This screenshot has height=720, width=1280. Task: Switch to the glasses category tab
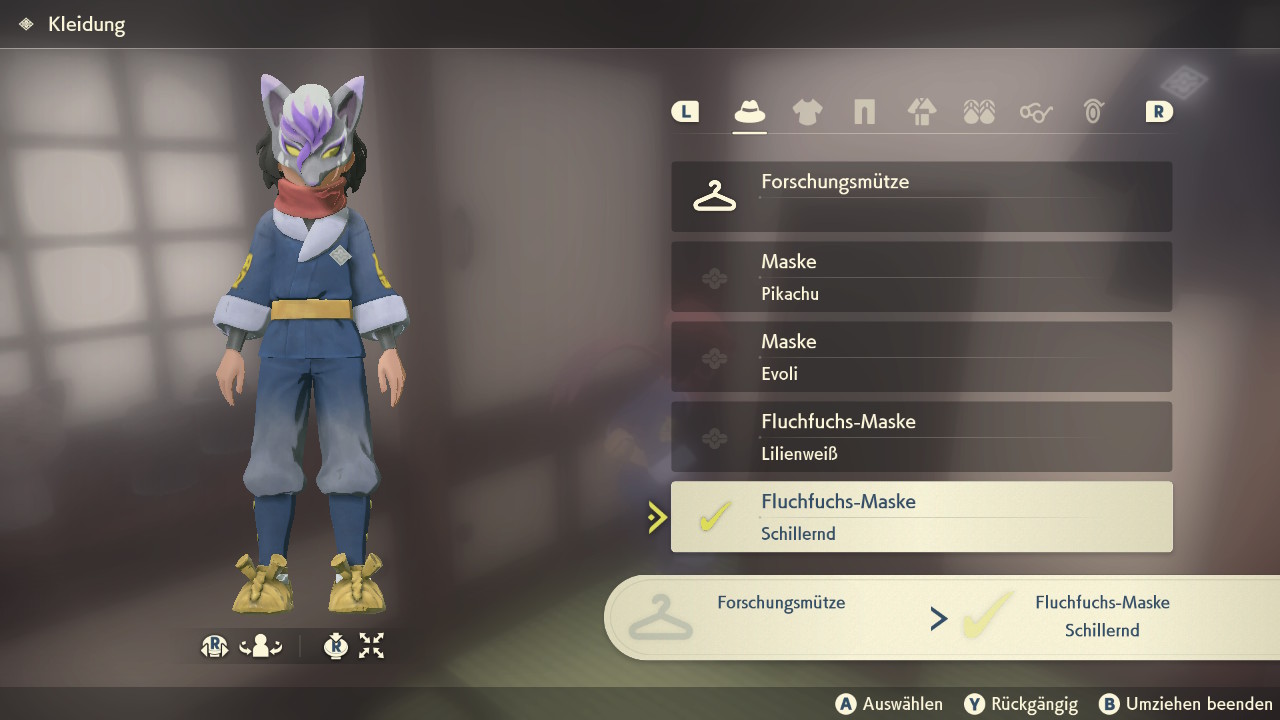click(x=1036, y=112)
